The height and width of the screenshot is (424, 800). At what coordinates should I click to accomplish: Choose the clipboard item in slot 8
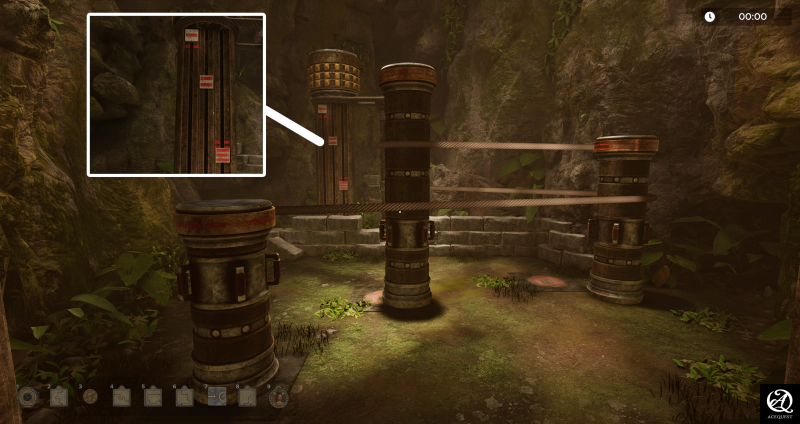click(248, 397)
